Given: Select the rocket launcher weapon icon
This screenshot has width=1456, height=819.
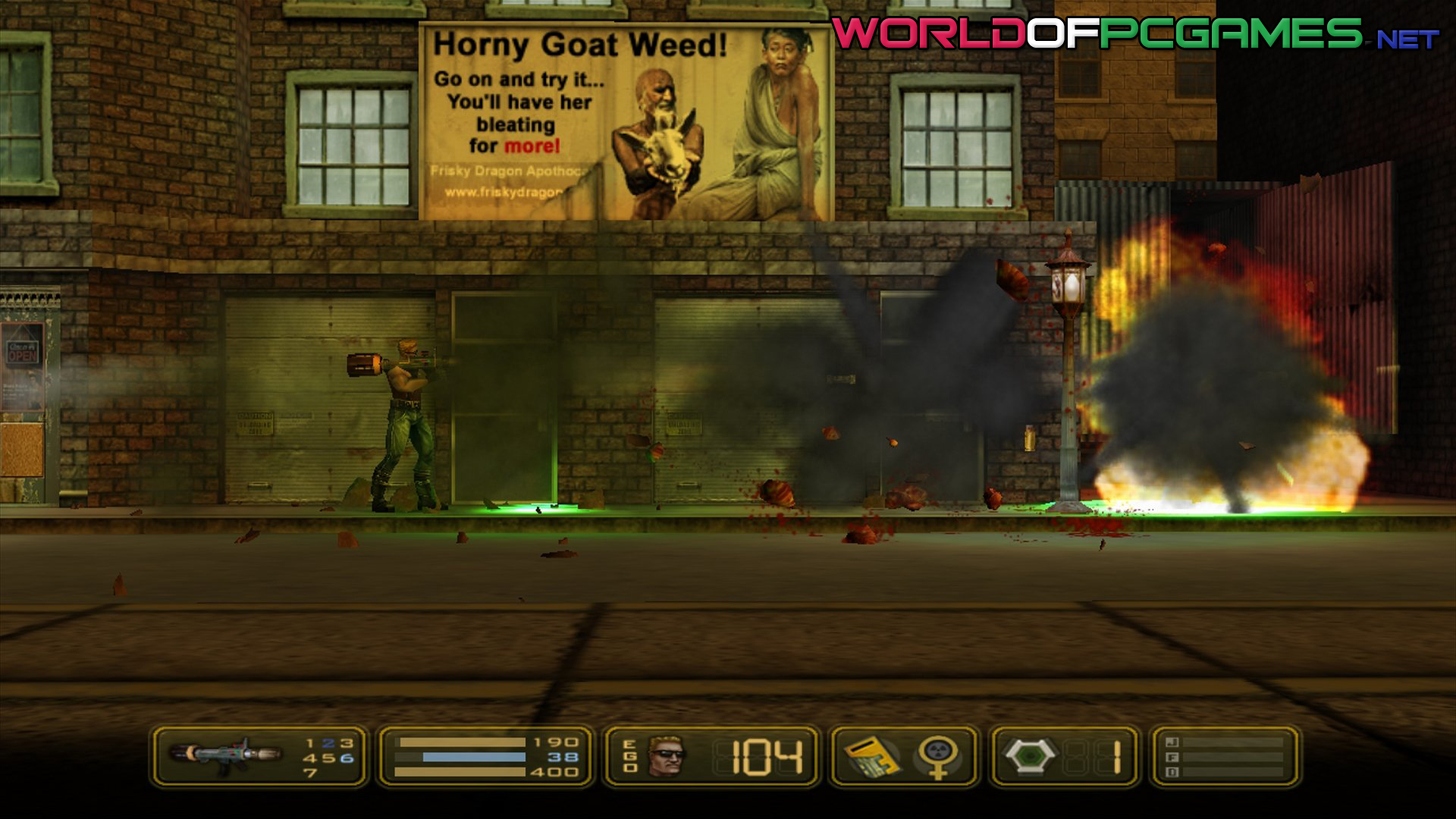Looking at the screenshot, I should tap(225, 755).
